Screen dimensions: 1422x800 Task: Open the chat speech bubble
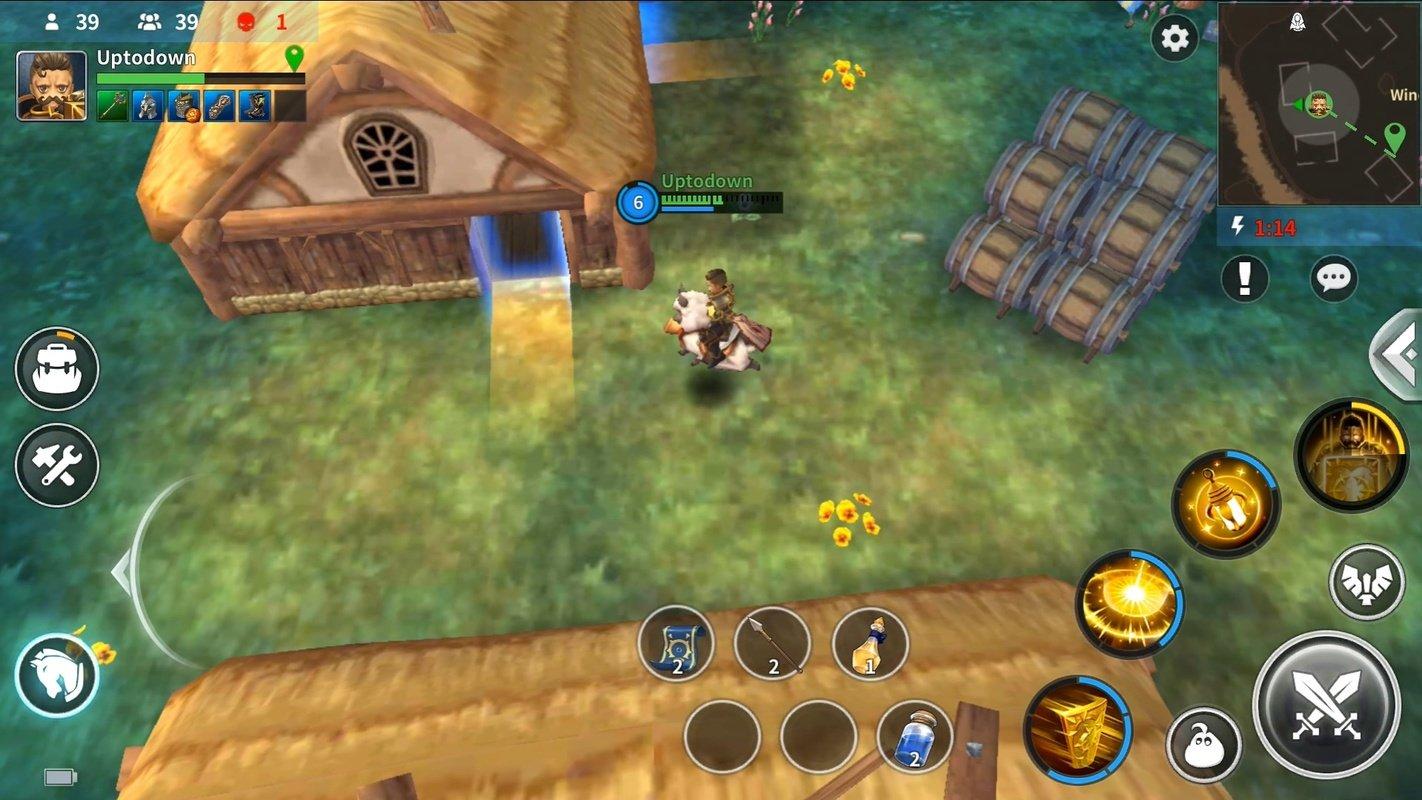tap(1333, 279)
